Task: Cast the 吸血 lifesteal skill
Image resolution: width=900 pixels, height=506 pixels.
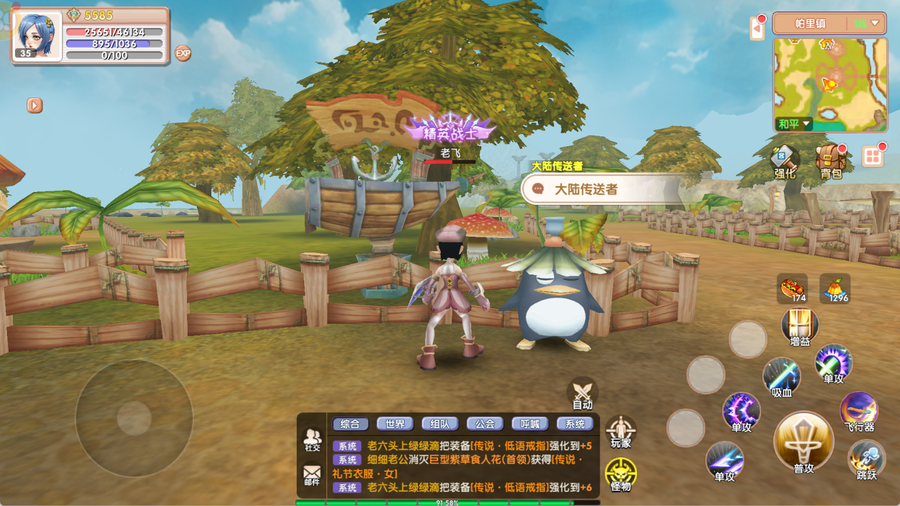Action: pos(781,377)
